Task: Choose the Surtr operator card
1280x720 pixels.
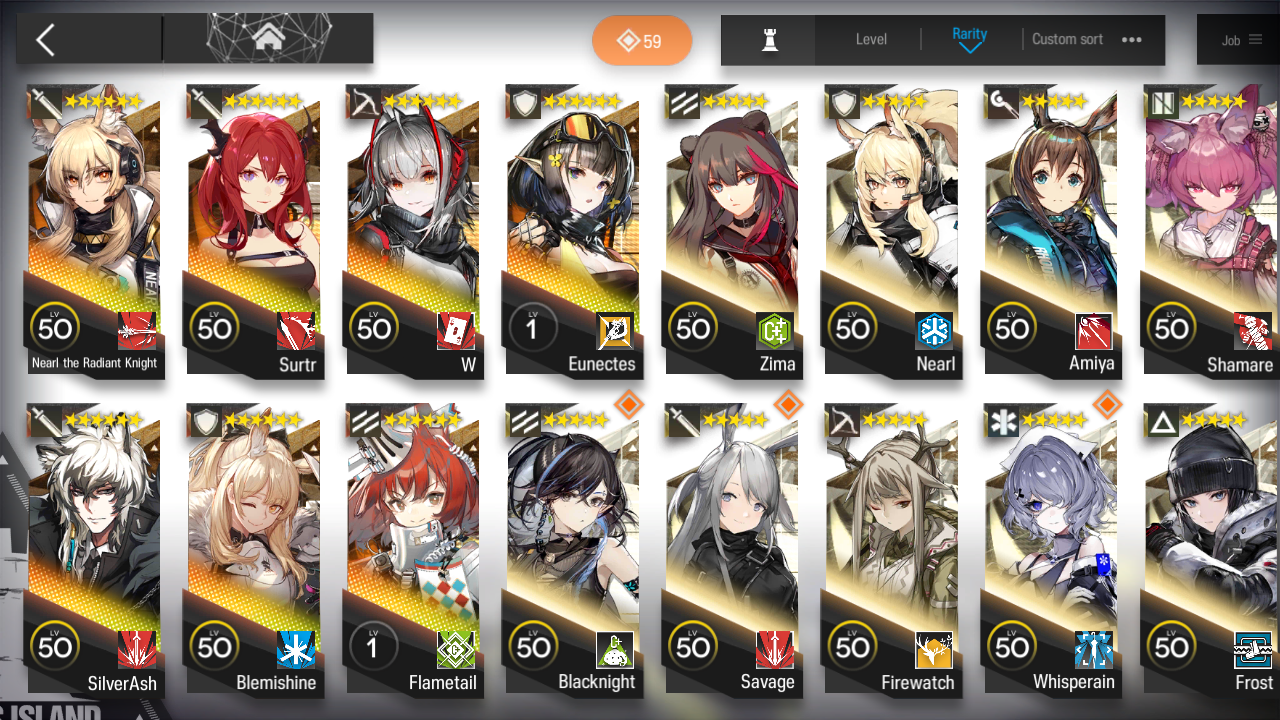Action: (x=253, y=230)
